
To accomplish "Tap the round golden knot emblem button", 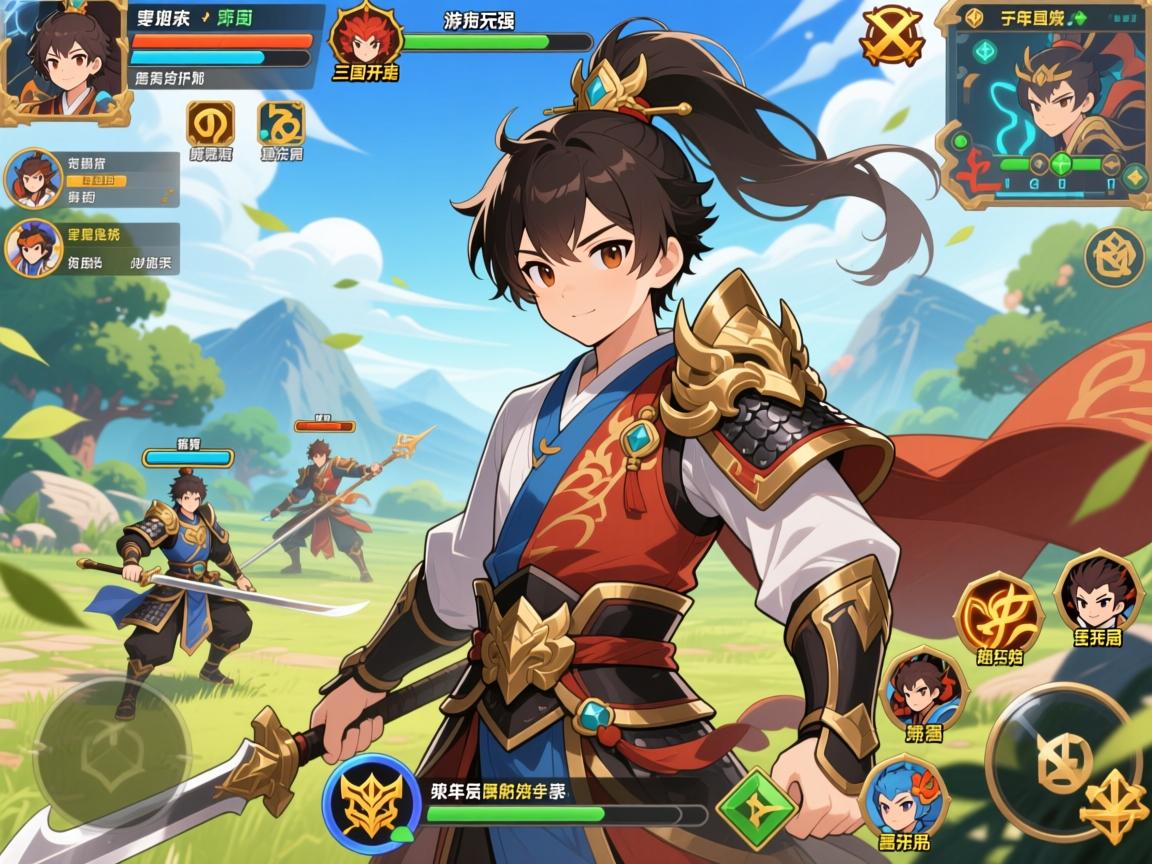I will tap(1114, 258).
